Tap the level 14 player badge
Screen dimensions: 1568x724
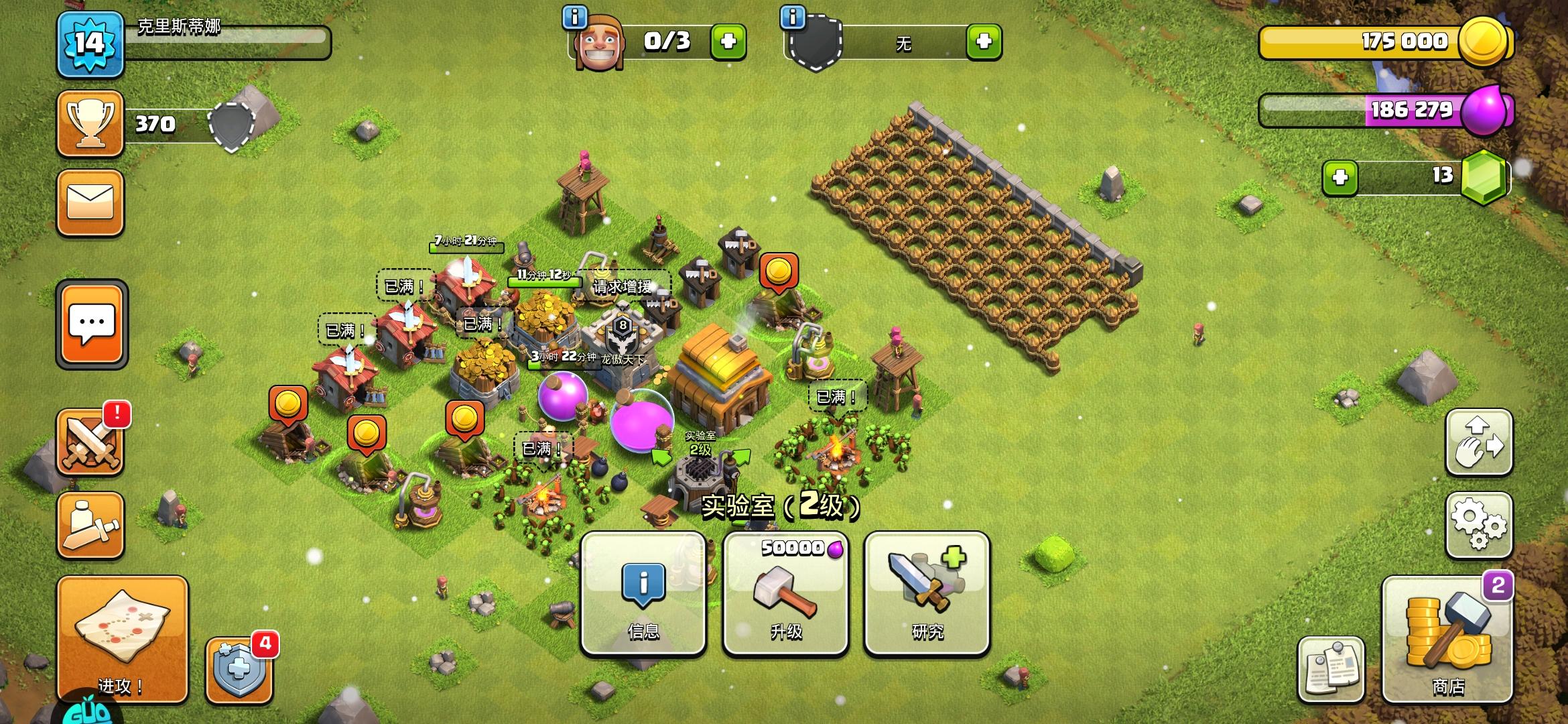point(90,44)
